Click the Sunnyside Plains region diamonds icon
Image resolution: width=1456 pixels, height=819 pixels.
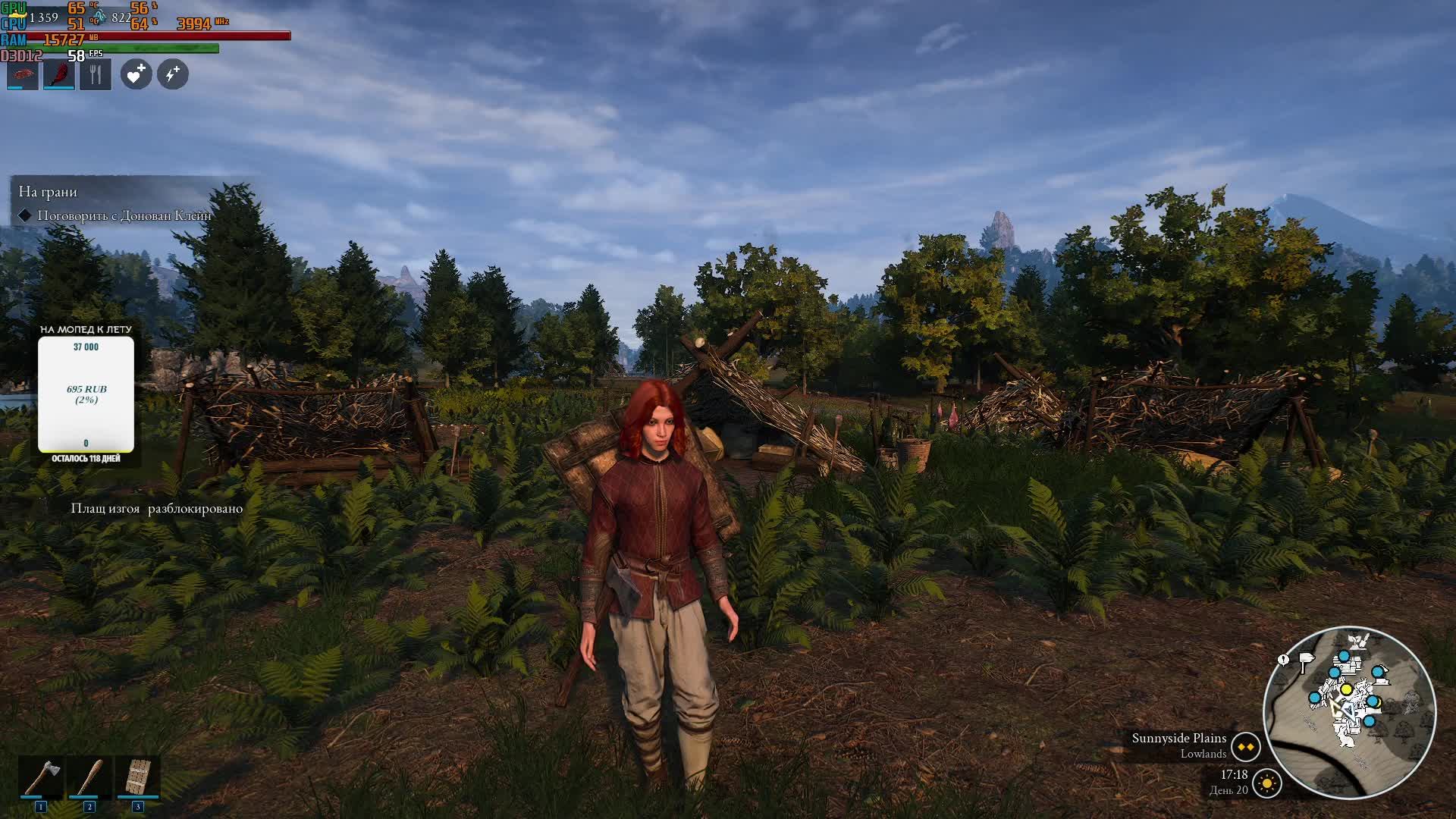pos(1245,747)
